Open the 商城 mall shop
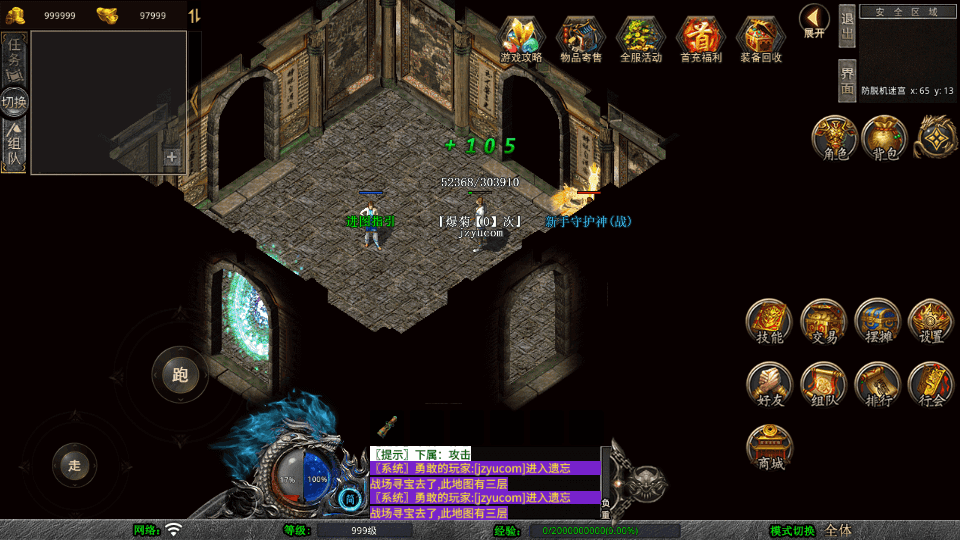Image resolution: width=960 pixels, height=540 pixels. pyautogui.click(x=769, y=447)
